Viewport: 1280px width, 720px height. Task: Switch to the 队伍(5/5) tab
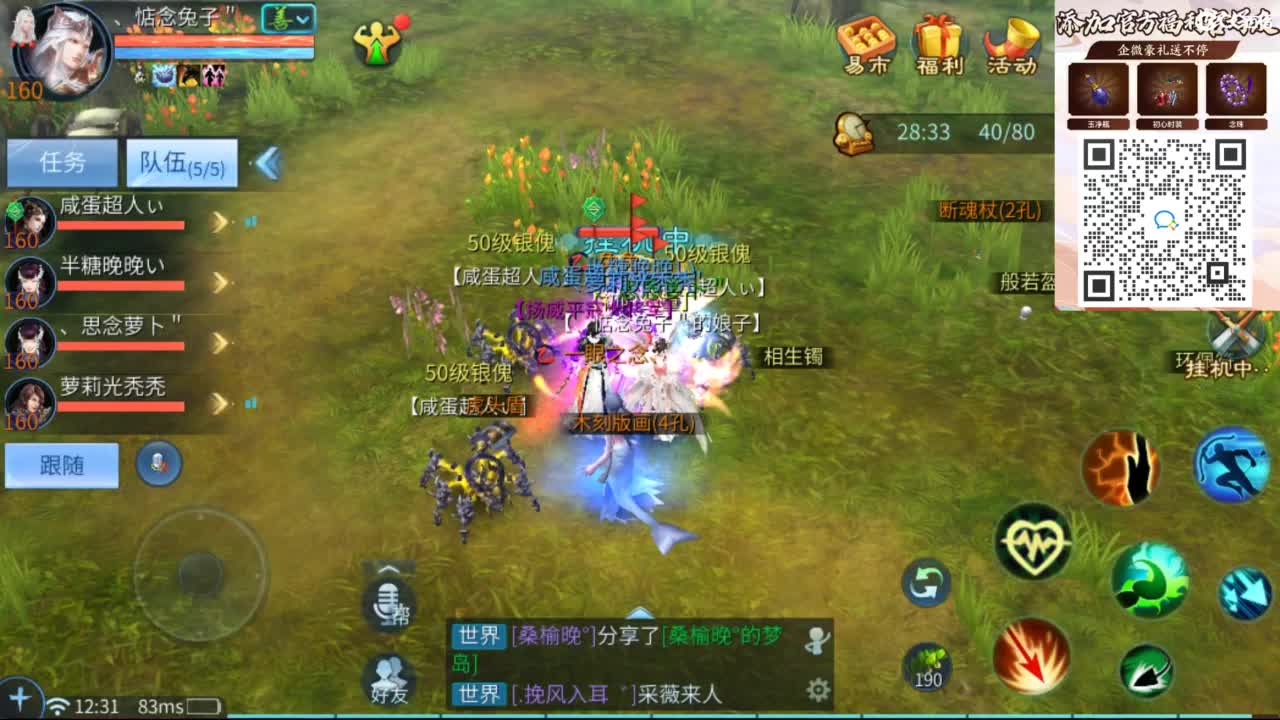(180, 163)
